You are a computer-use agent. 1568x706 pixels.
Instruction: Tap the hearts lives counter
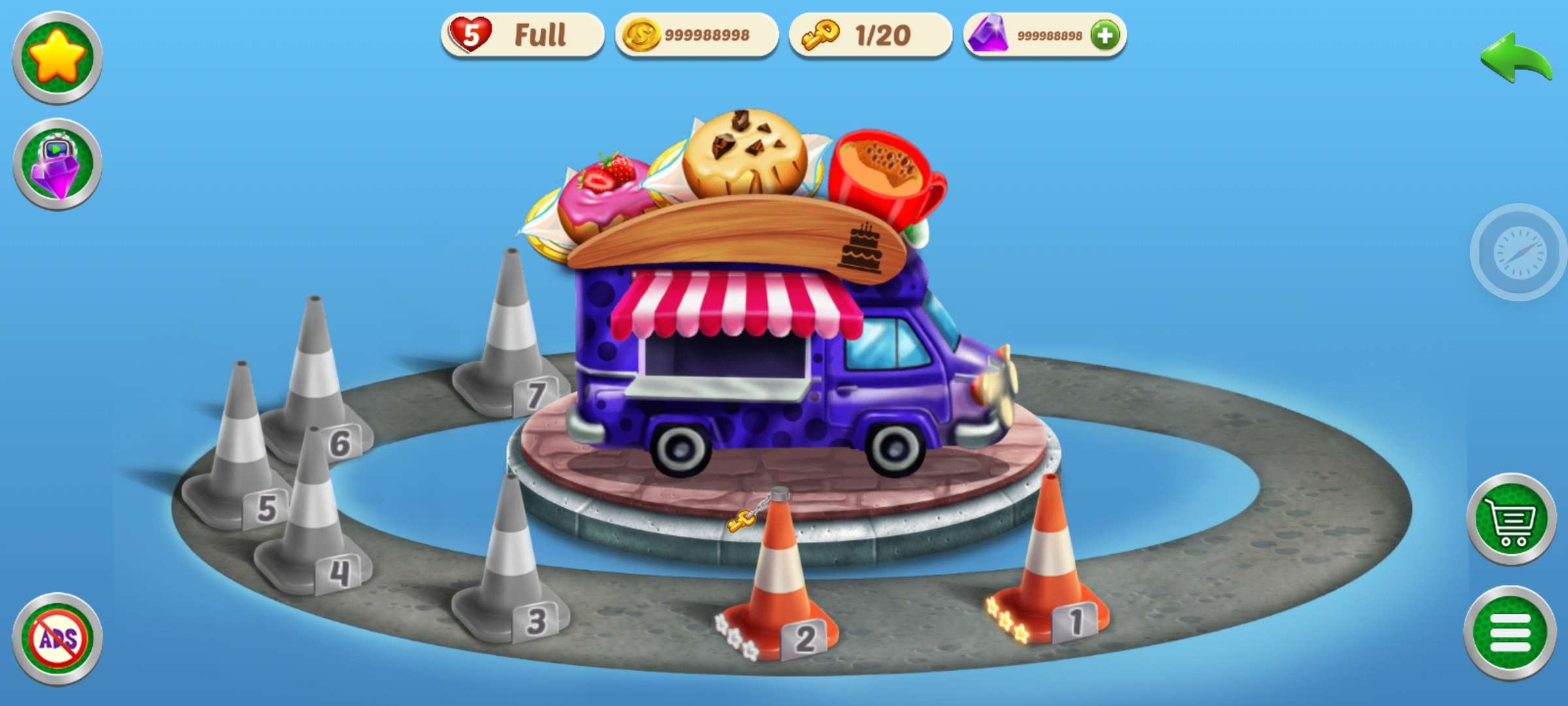pos(522,35)
